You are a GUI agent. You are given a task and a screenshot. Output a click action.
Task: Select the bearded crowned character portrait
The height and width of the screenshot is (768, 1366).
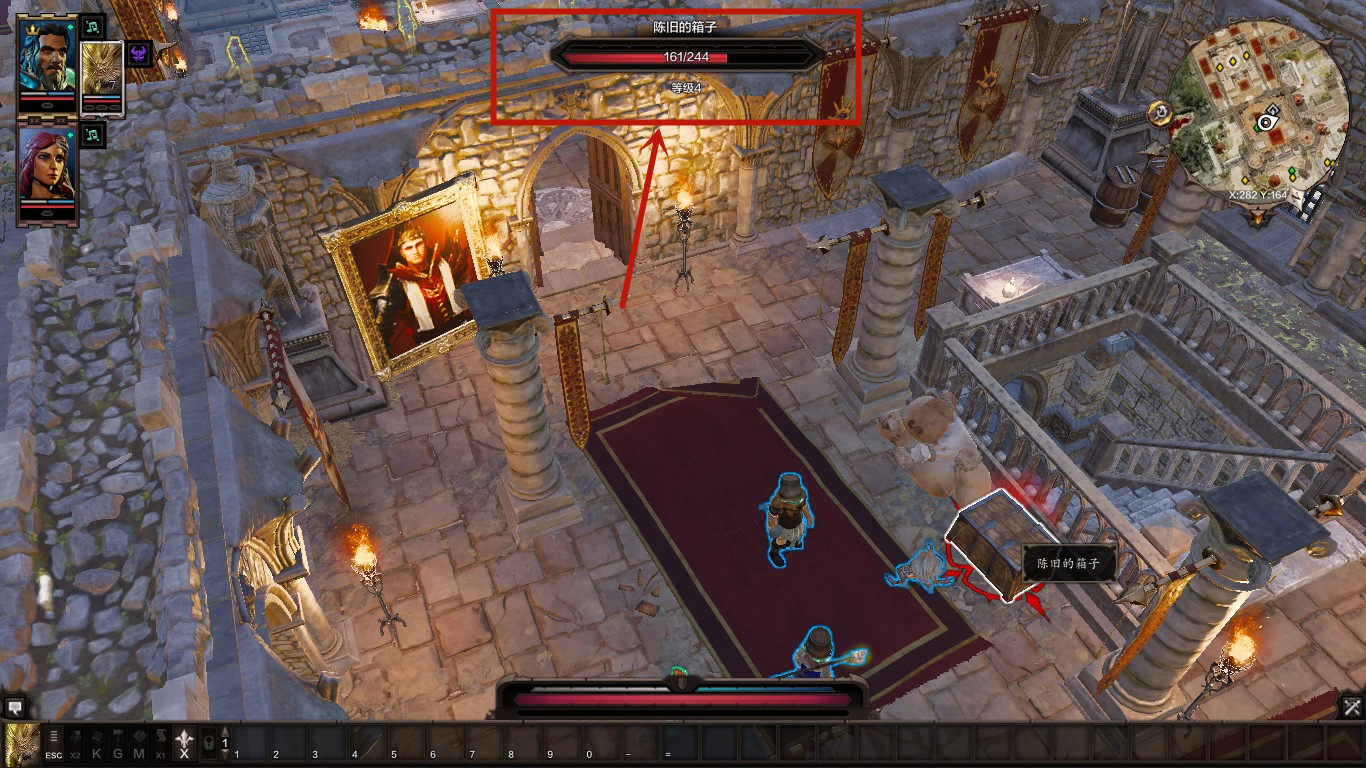[x=47, y=57]
